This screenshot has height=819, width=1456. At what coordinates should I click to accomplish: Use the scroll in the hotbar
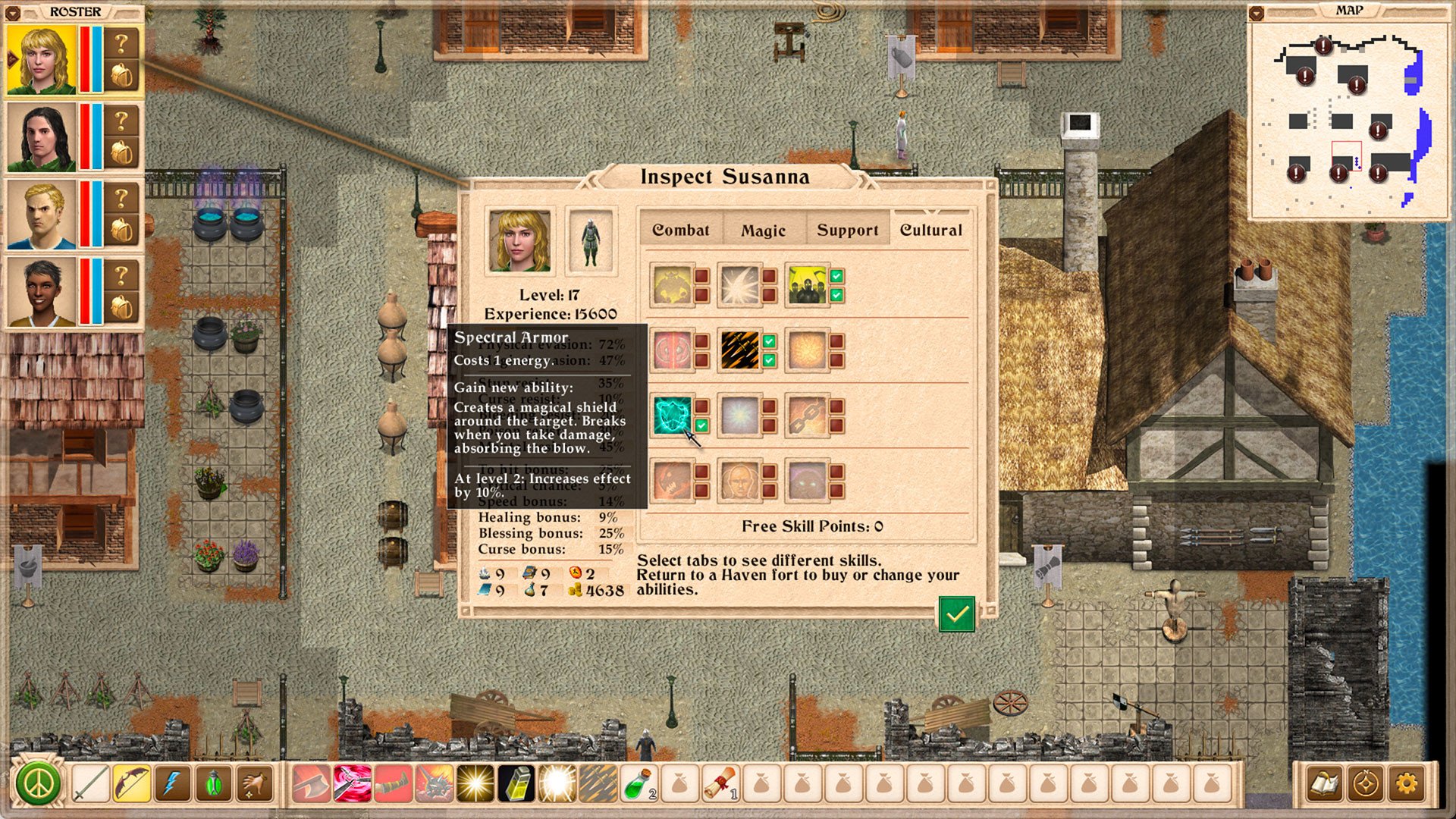coord(720,783)
